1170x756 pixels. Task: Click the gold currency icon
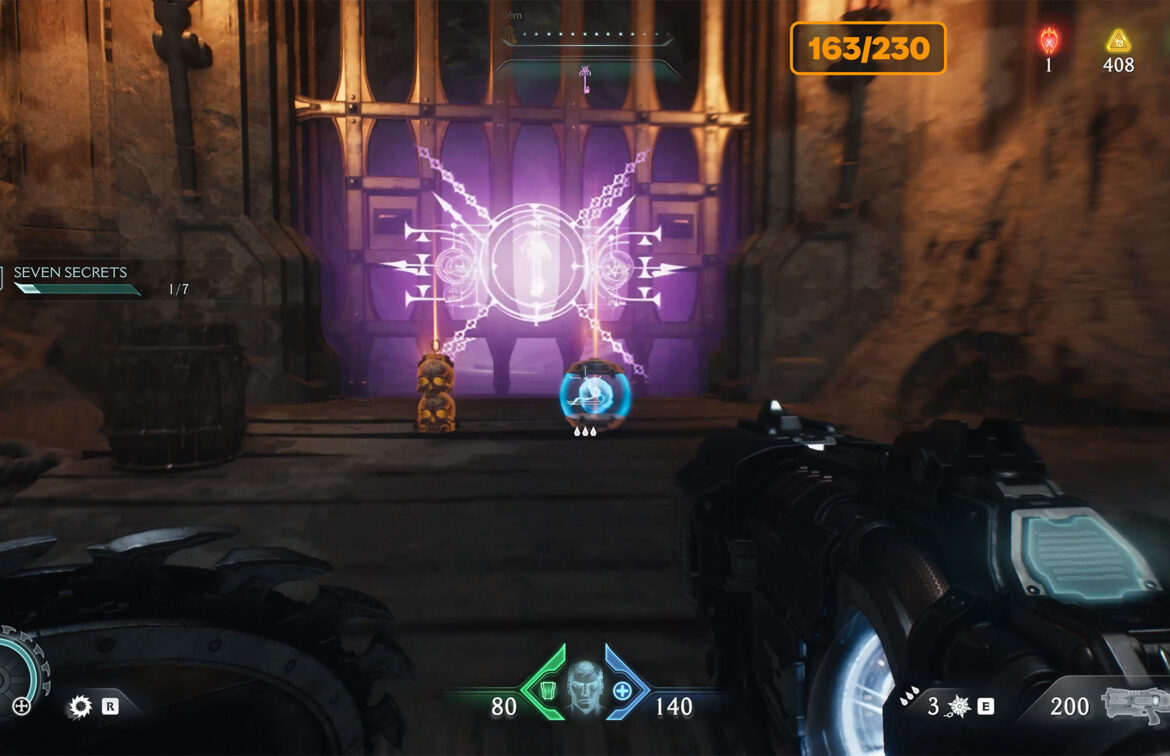click(1117, 41)
